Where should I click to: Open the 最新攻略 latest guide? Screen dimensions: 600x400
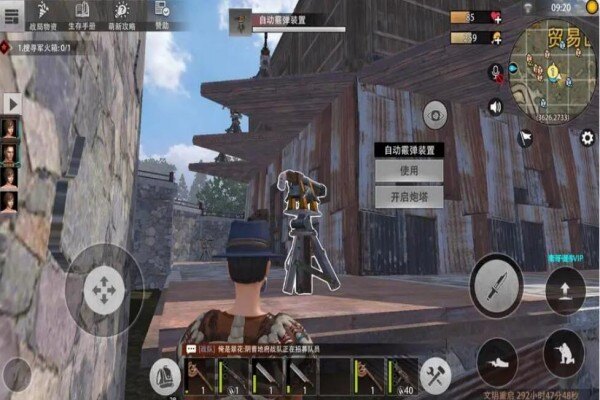coord(122,19)
